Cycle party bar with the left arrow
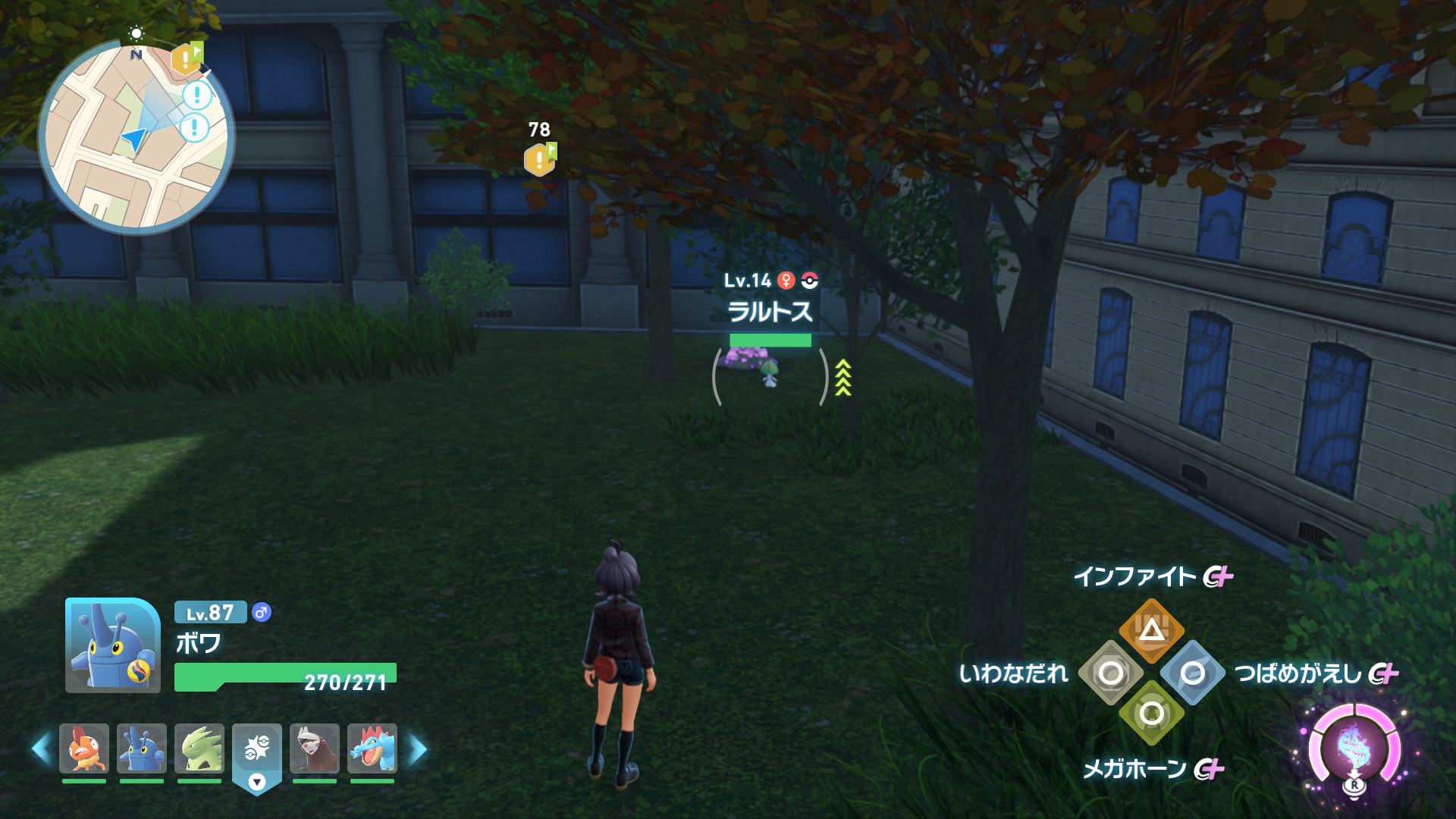Screen dimensions: 1456x819 pos(41,749)
